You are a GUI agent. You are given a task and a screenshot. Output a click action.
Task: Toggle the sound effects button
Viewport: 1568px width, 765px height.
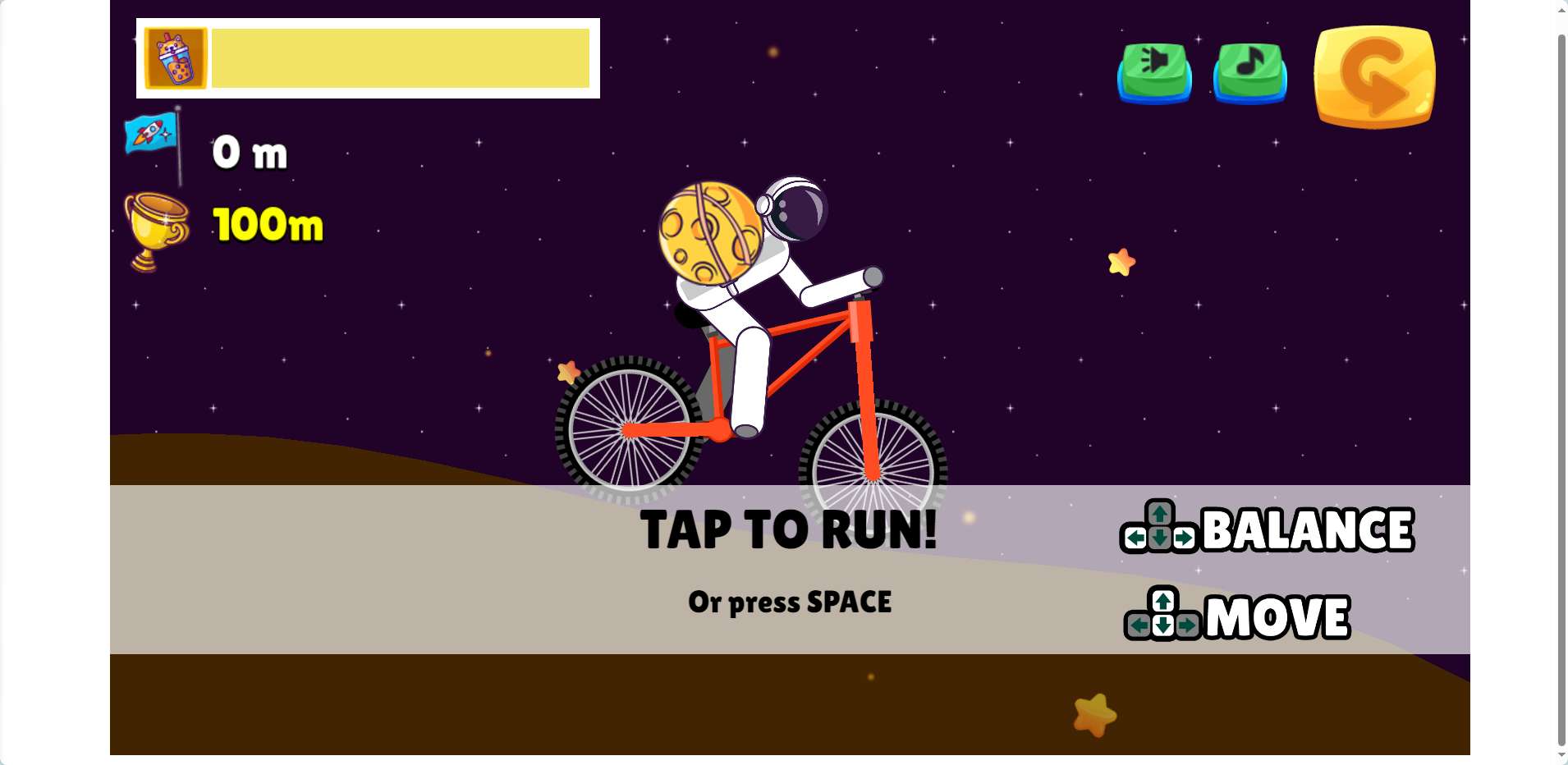(1154, 71)
